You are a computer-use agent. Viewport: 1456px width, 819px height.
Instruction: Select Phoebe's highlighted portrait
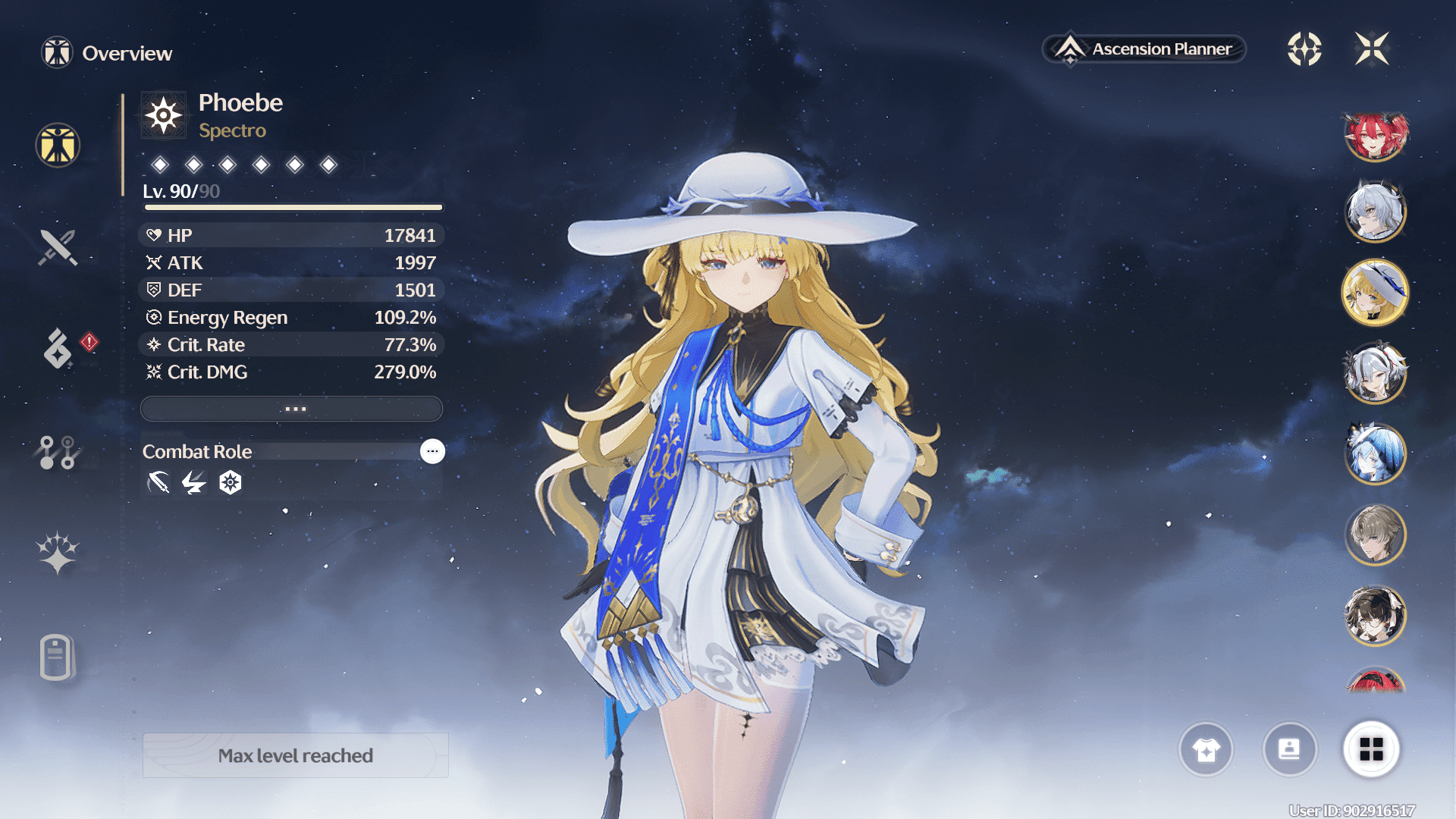[x=1375, y=293]
